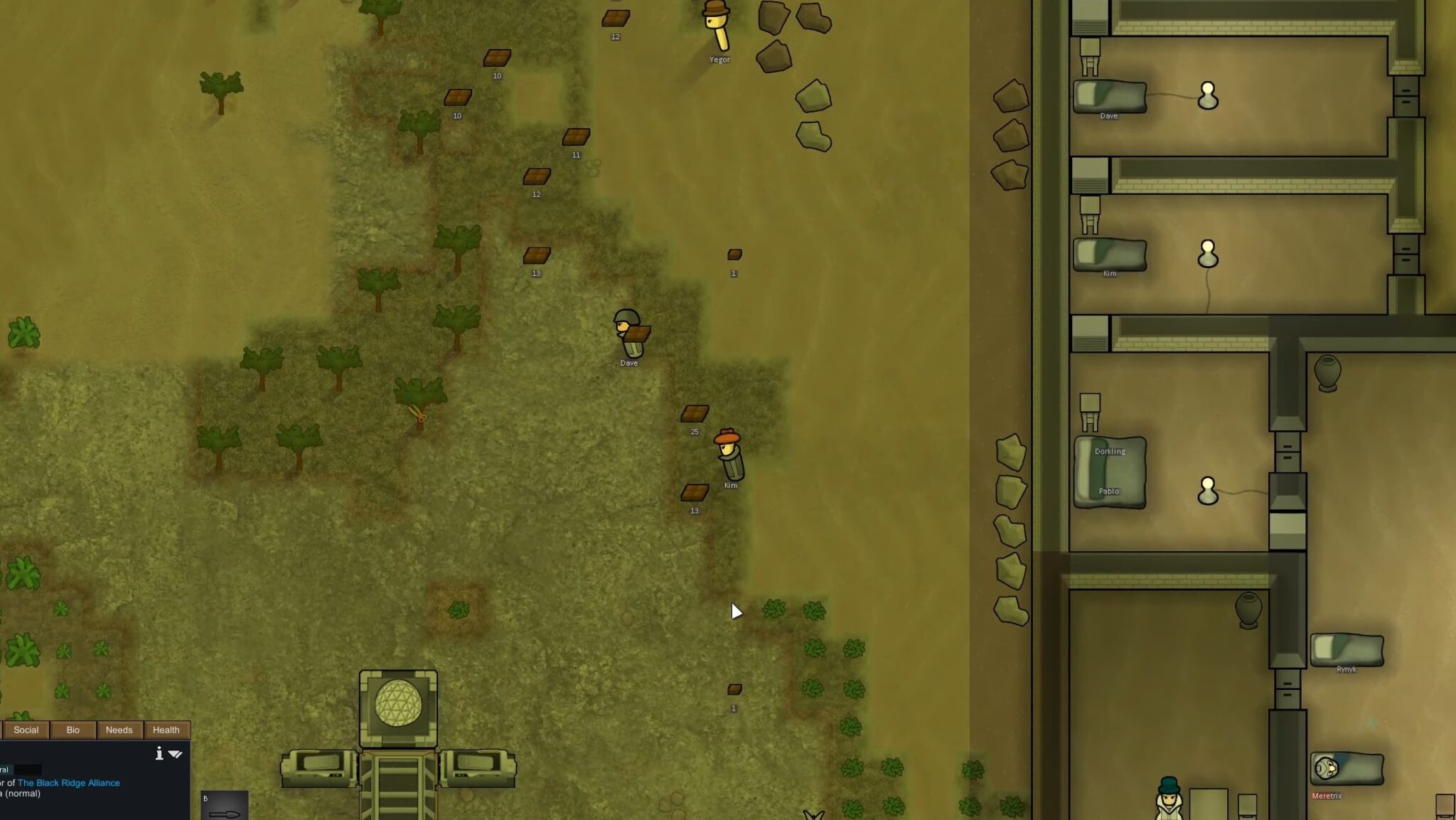Screen dimensions: 1456x820
Task: Switch to the Needs tab
Action: [x=119, y=730]
